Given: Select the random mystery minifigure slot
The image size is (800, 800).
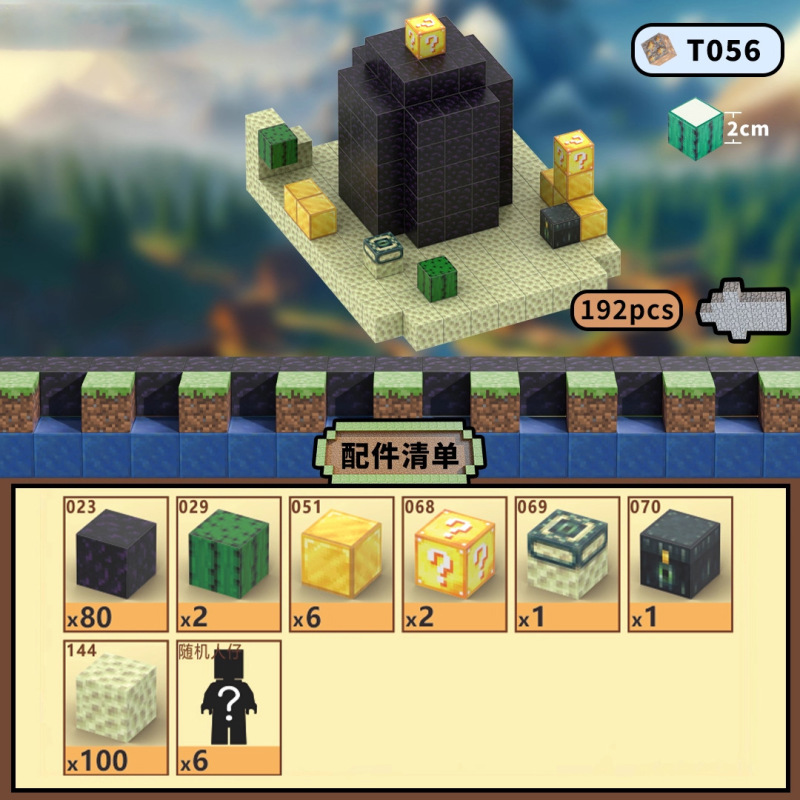Looking at the screenshot, I should point(228,707).
